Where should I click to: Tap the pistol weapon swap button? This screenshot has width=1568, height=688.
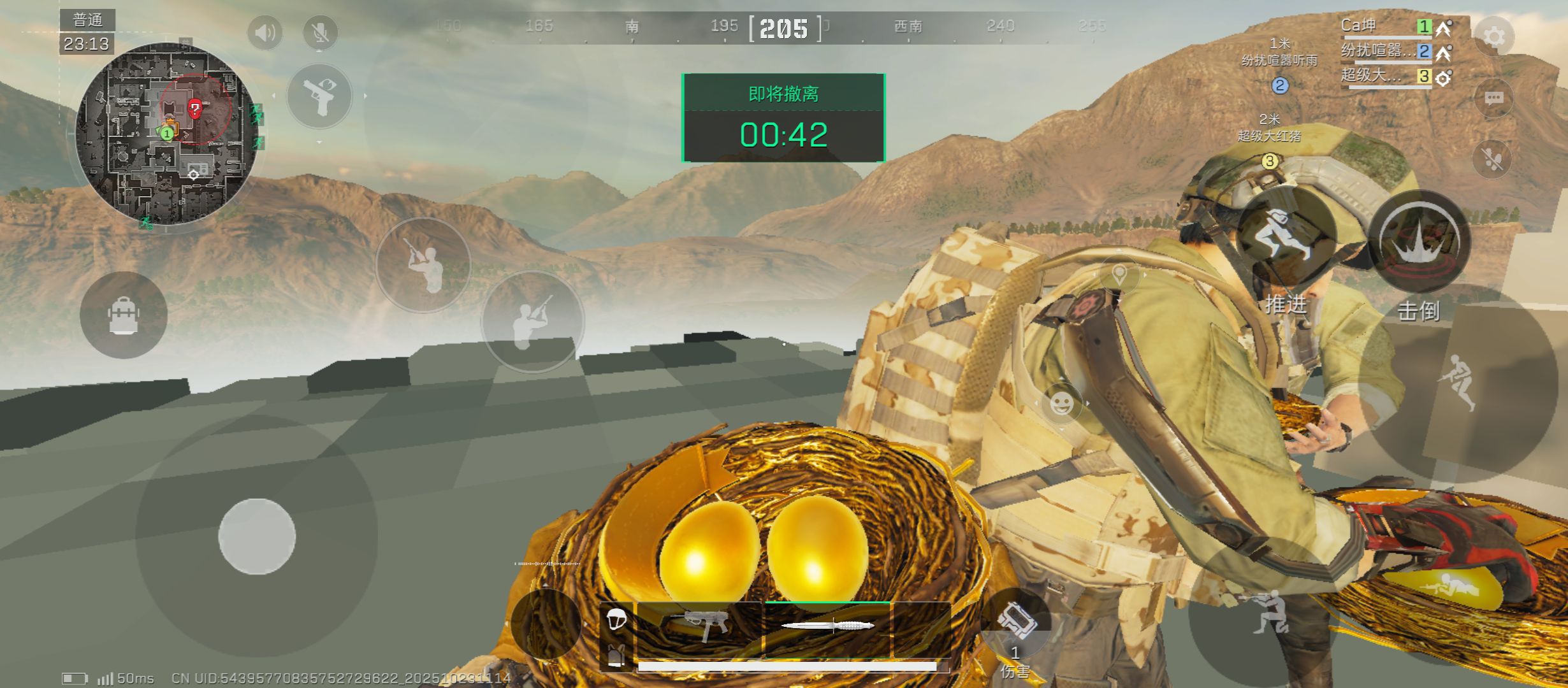[319, 96]
